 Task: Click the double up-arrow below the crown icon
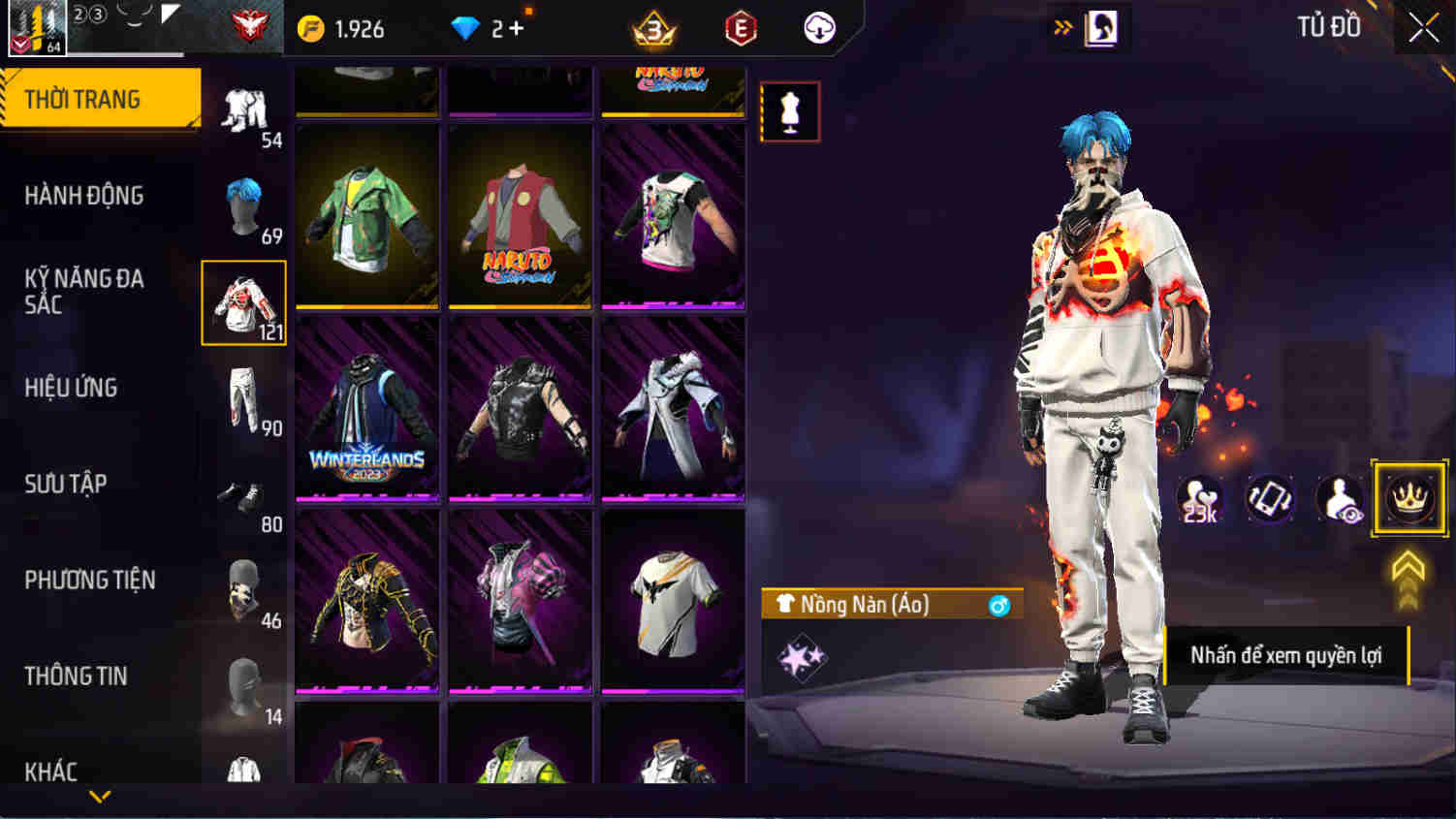click(x=1410, y=565)
